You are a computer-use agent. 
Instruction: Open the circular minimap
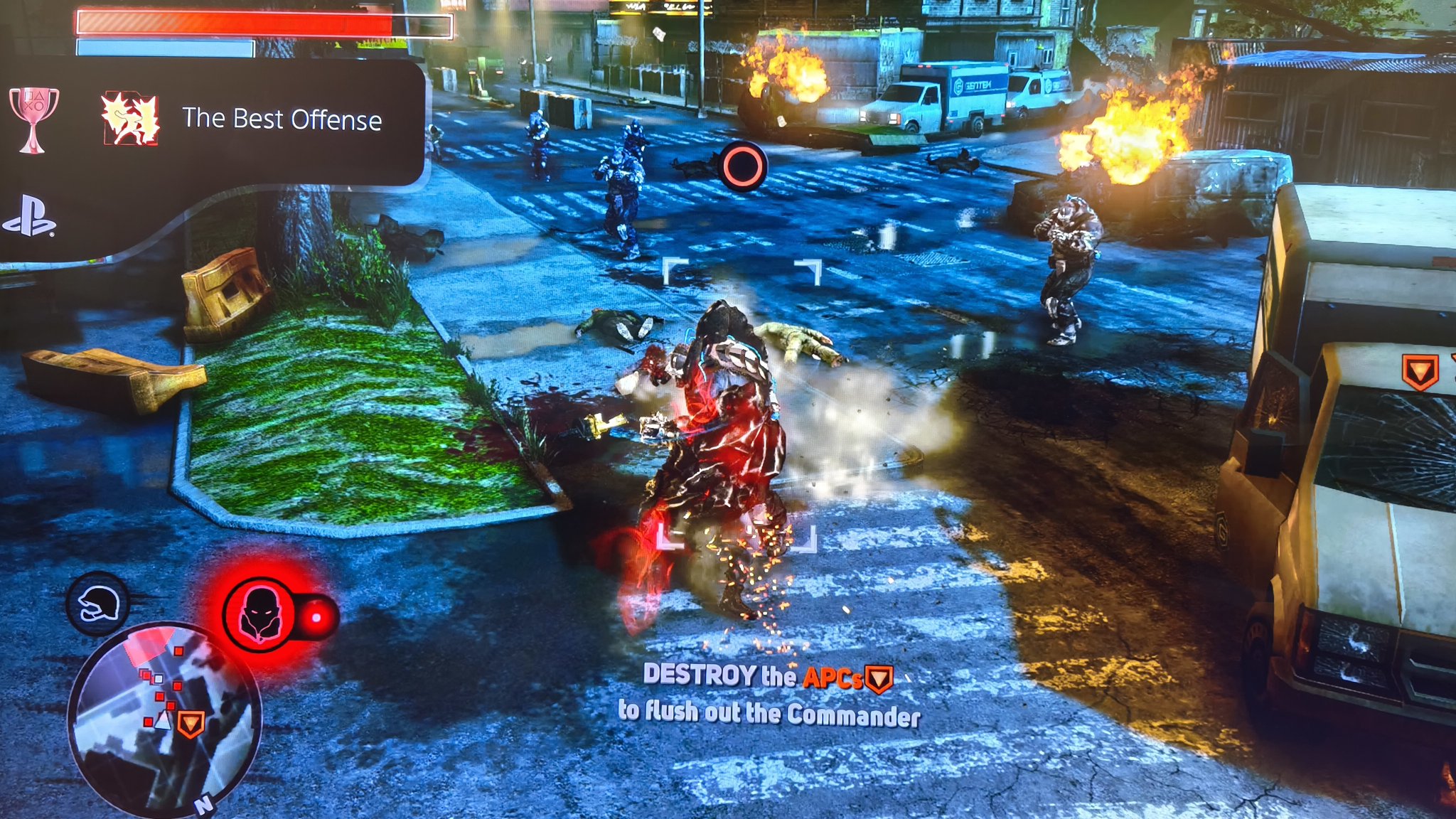pos(165,719)
